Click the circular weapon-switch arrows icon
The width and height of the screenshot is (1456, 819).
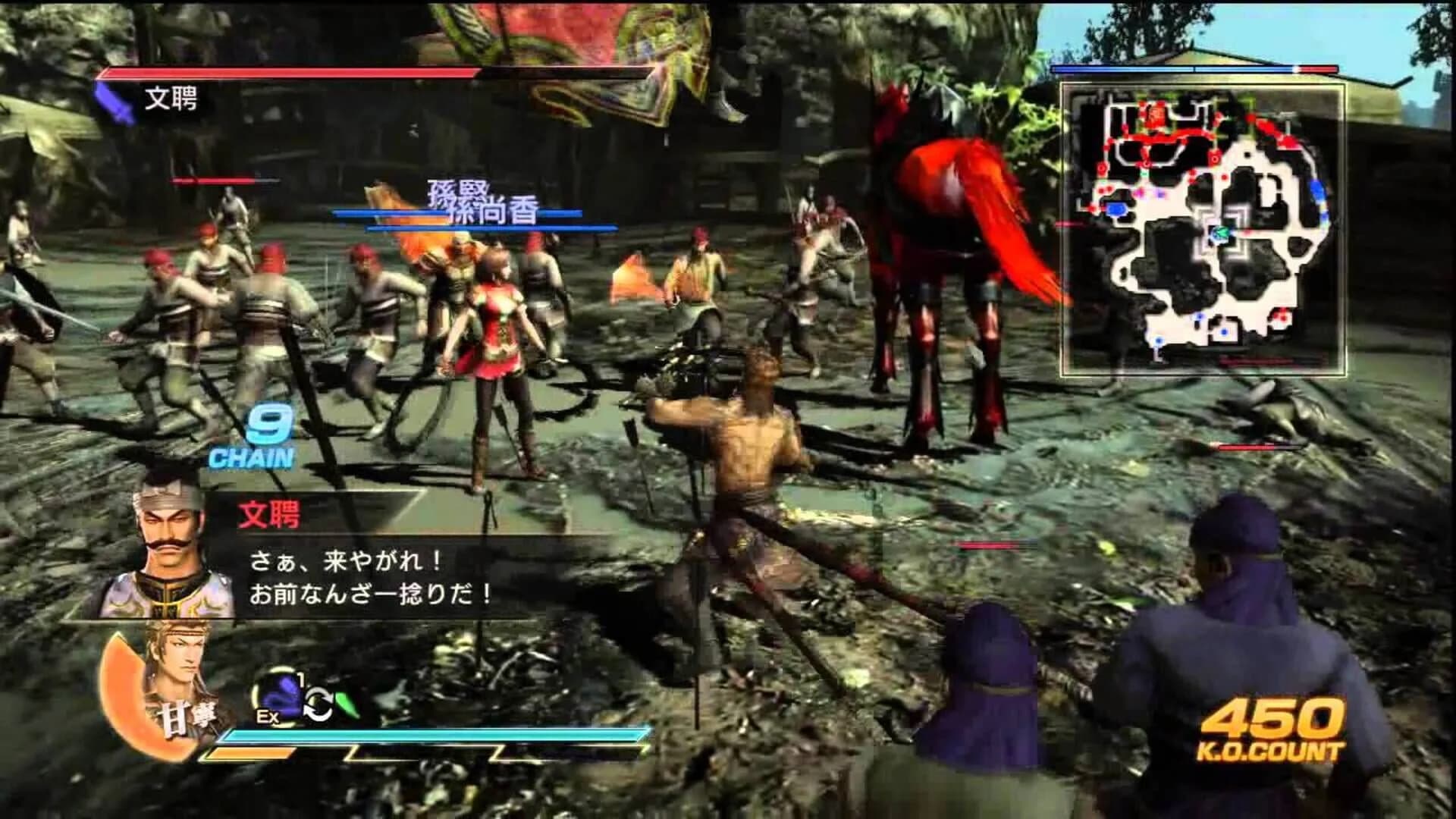(318, 704)
